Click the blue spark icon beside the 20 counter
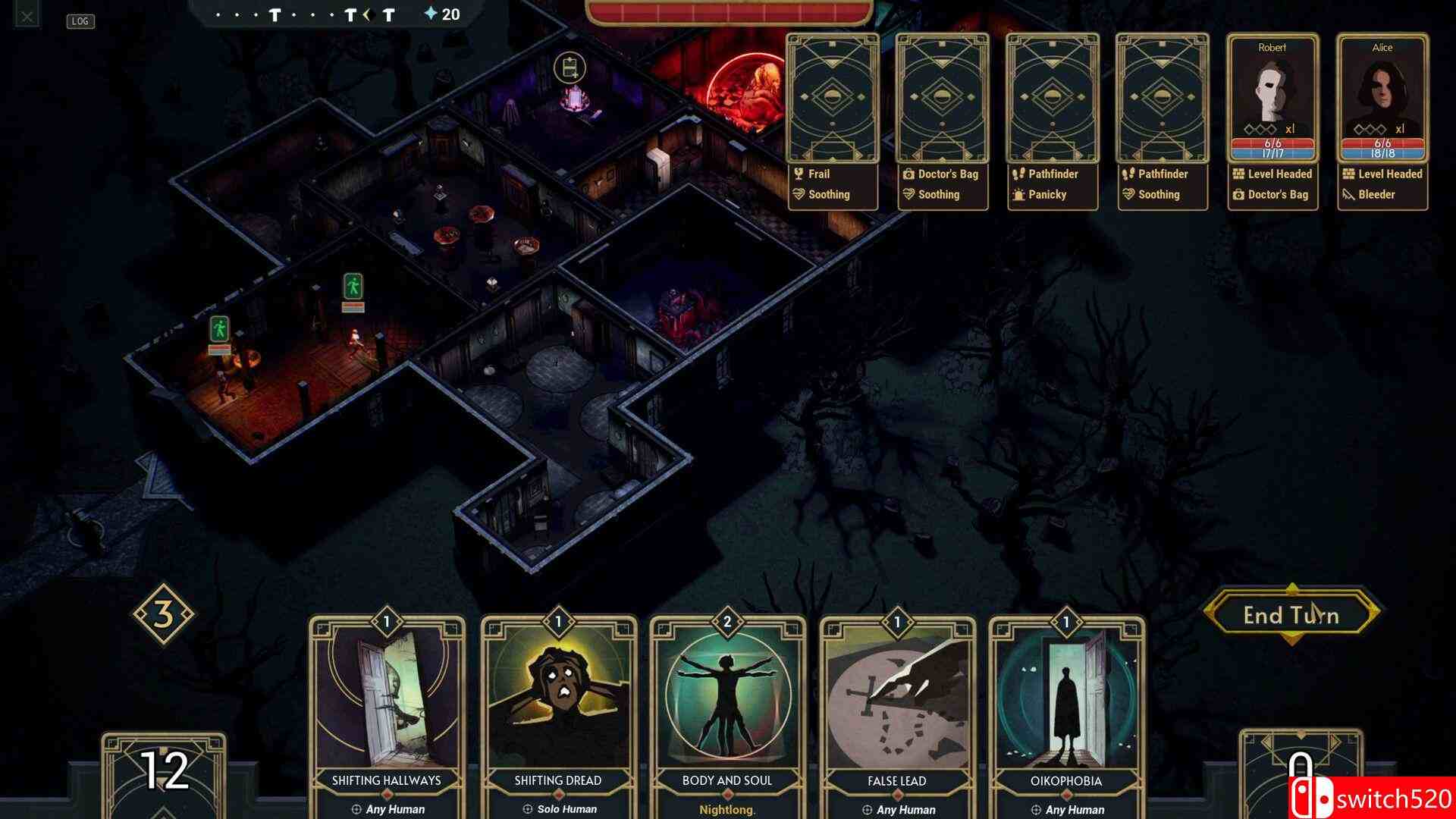1456x819 pixels. pyautogui.click(x=429, y=13)
